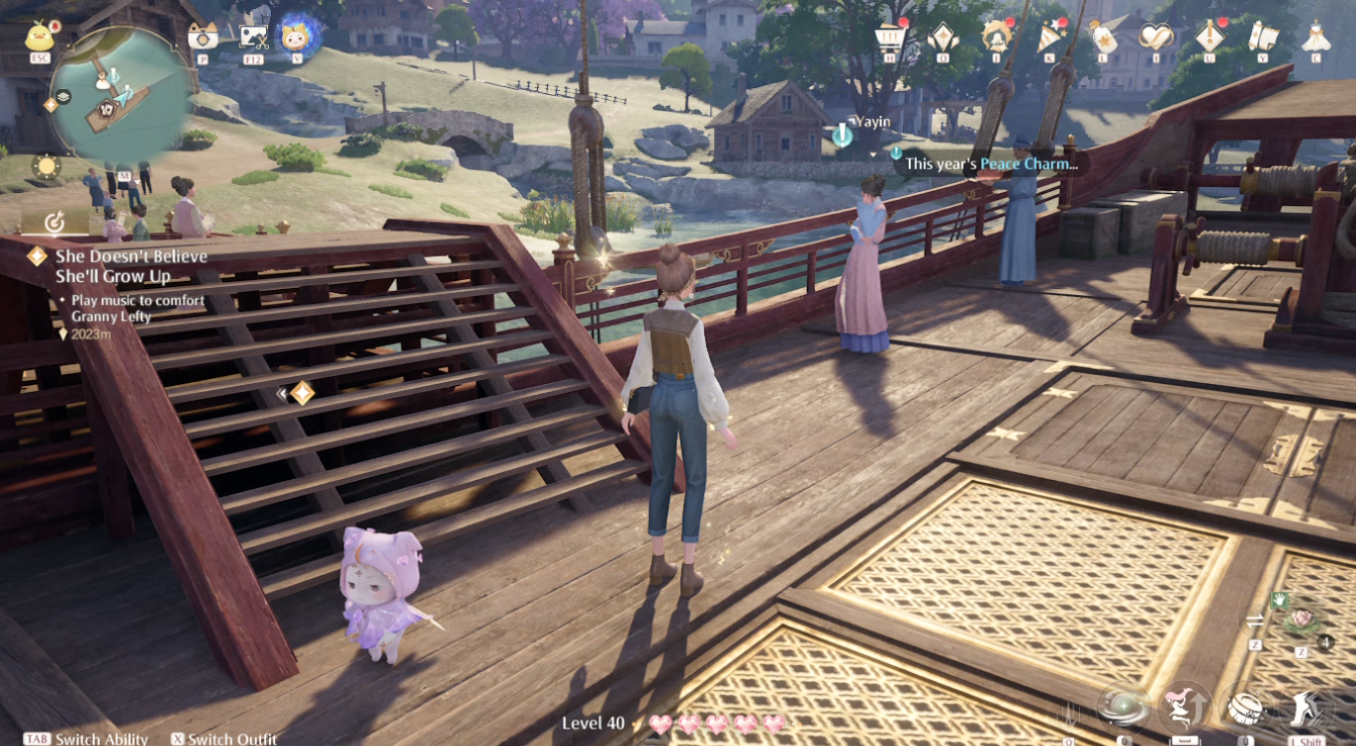Open the heart with infinity icon

pos(1155,37)
